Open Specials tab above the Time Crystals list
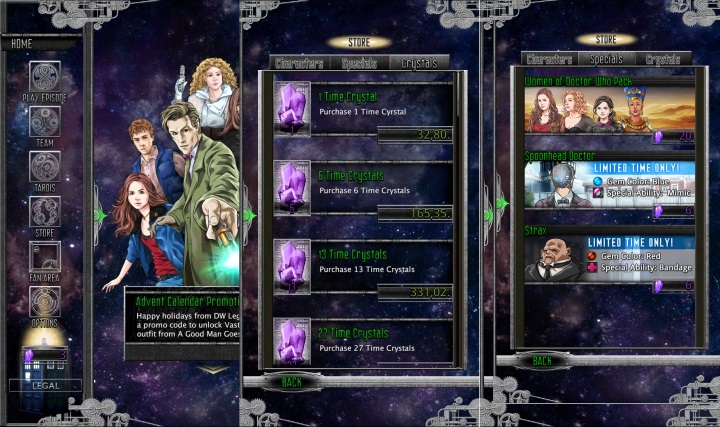 coord(359,62)
